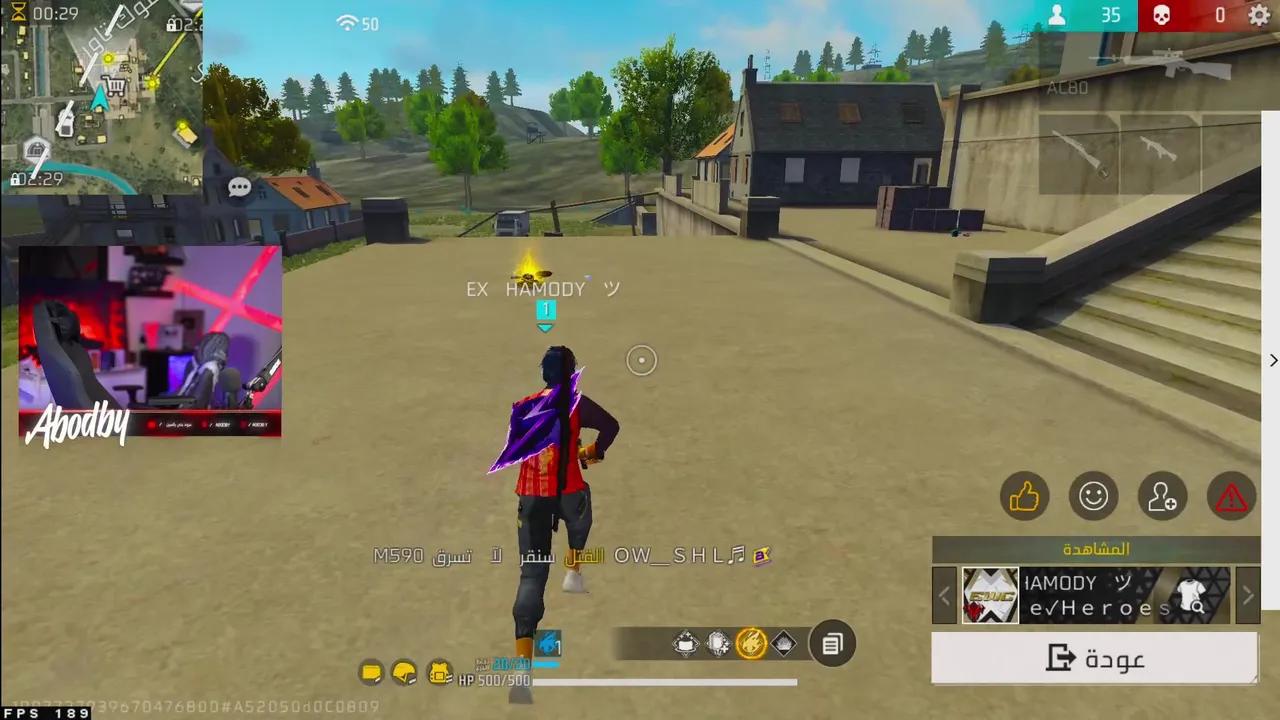The image size is (1280, 720).
Task: Click the red report warning triangle
Action: click(x=1230, y=497)
